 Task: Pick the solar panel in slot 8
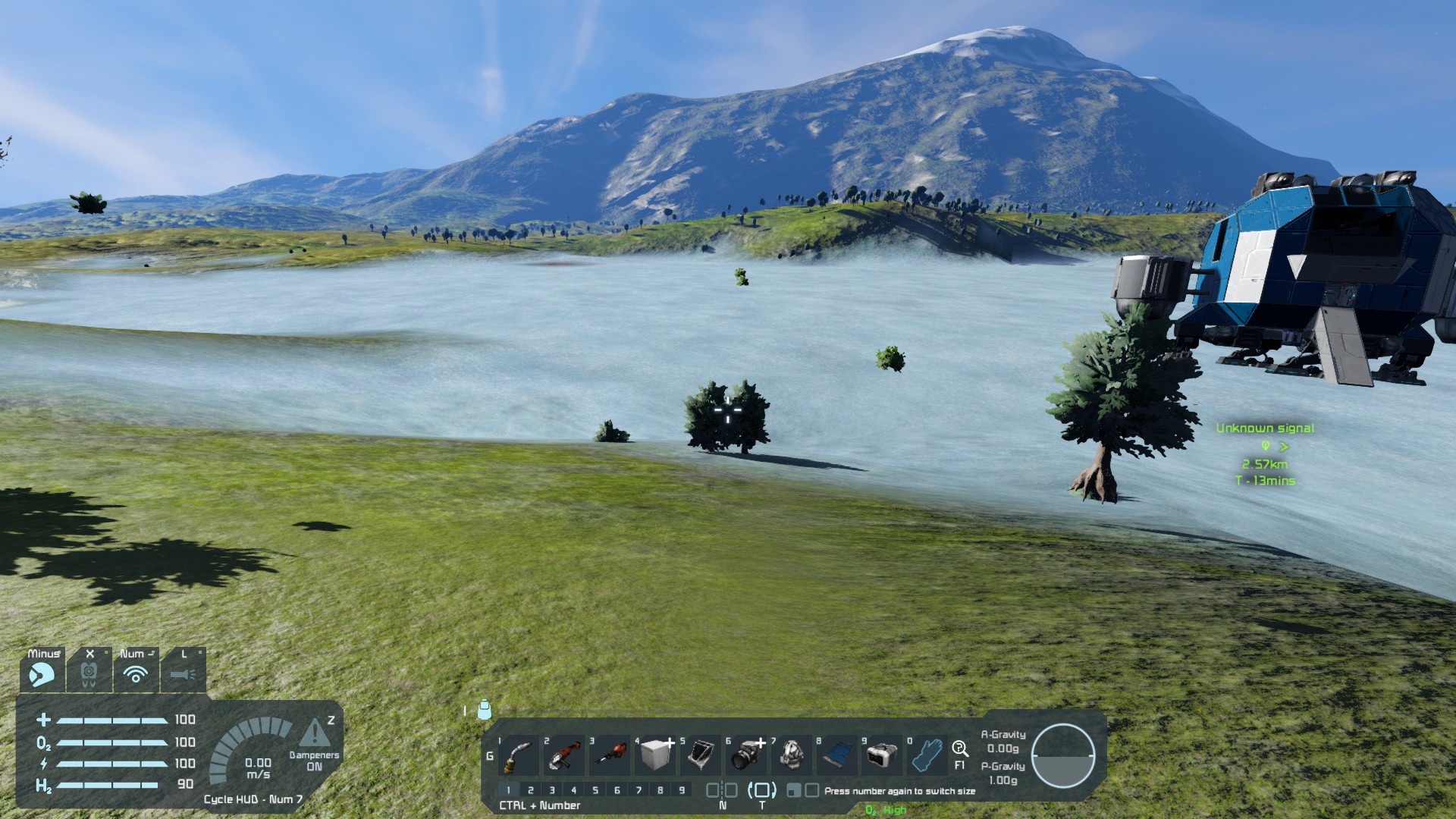coord(837,755)
